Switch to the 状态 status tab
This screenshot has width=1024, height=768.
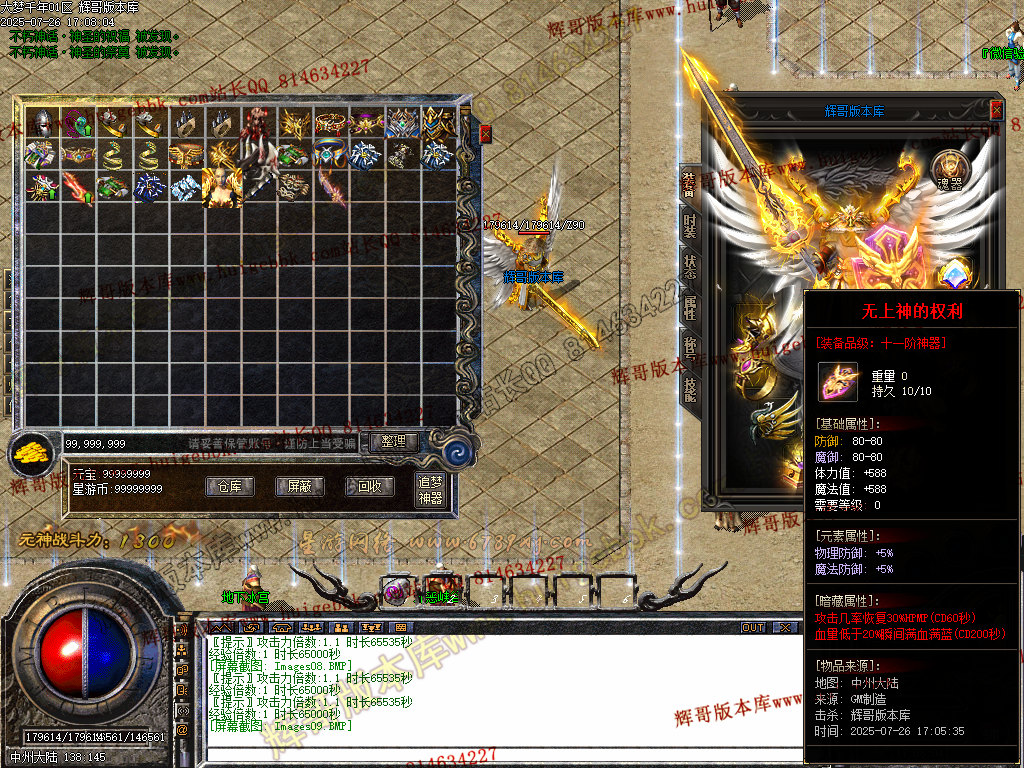(690, 266)
